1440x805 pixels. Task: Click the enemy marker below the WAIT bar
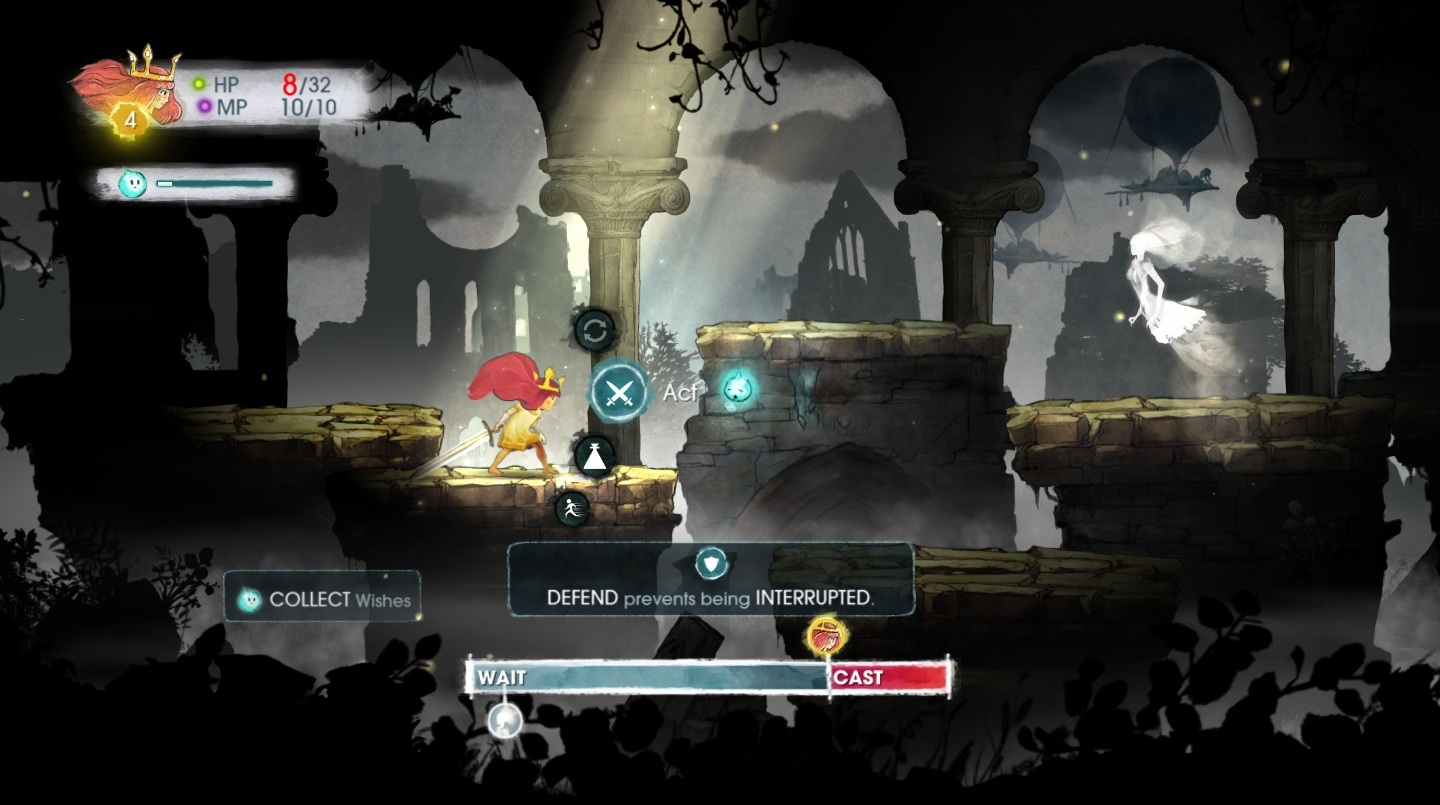505,720
